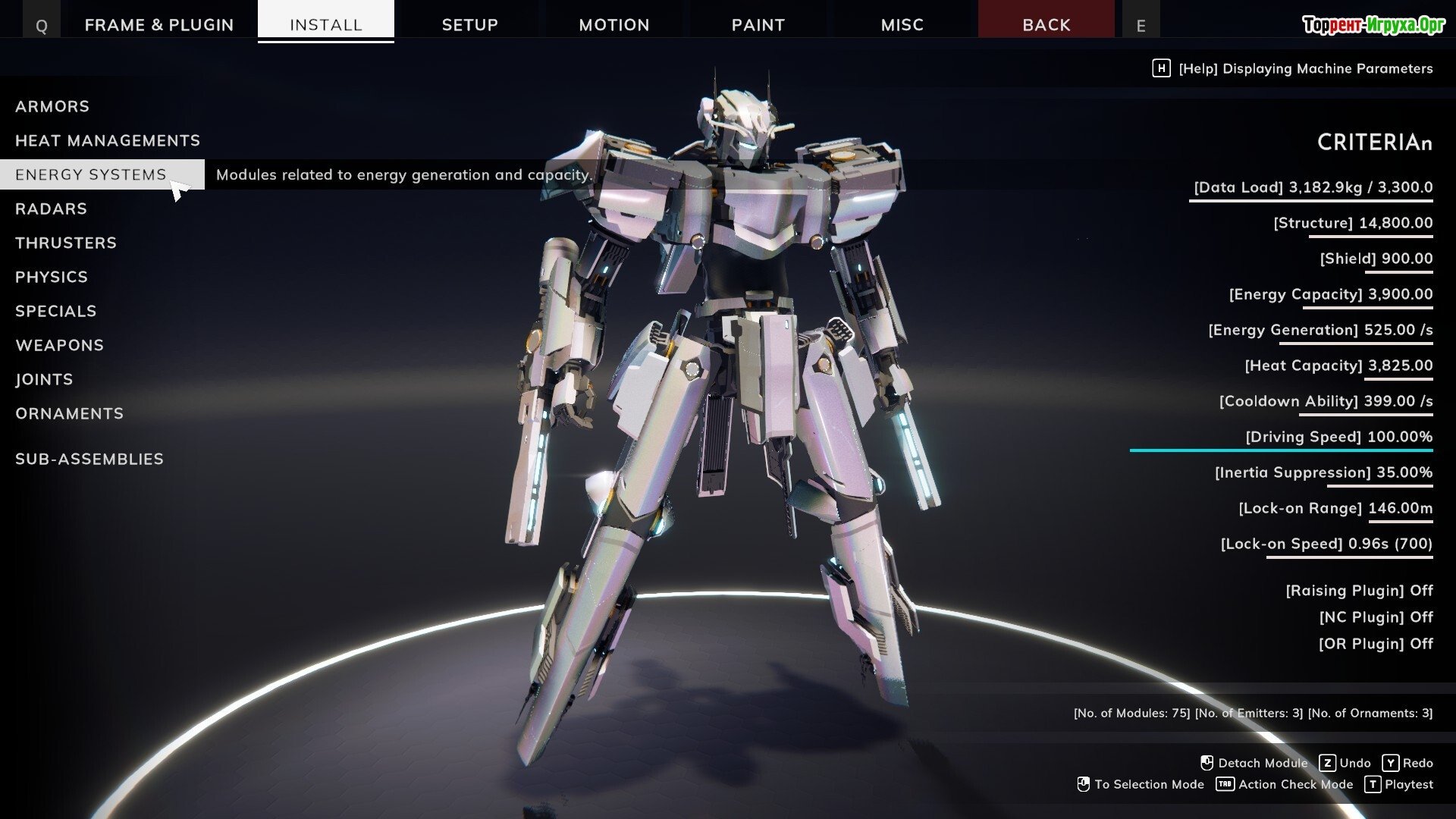Screen dimensions: 1456x819
Task: Open the Setup tab
Action: click(x=469, y=24)
